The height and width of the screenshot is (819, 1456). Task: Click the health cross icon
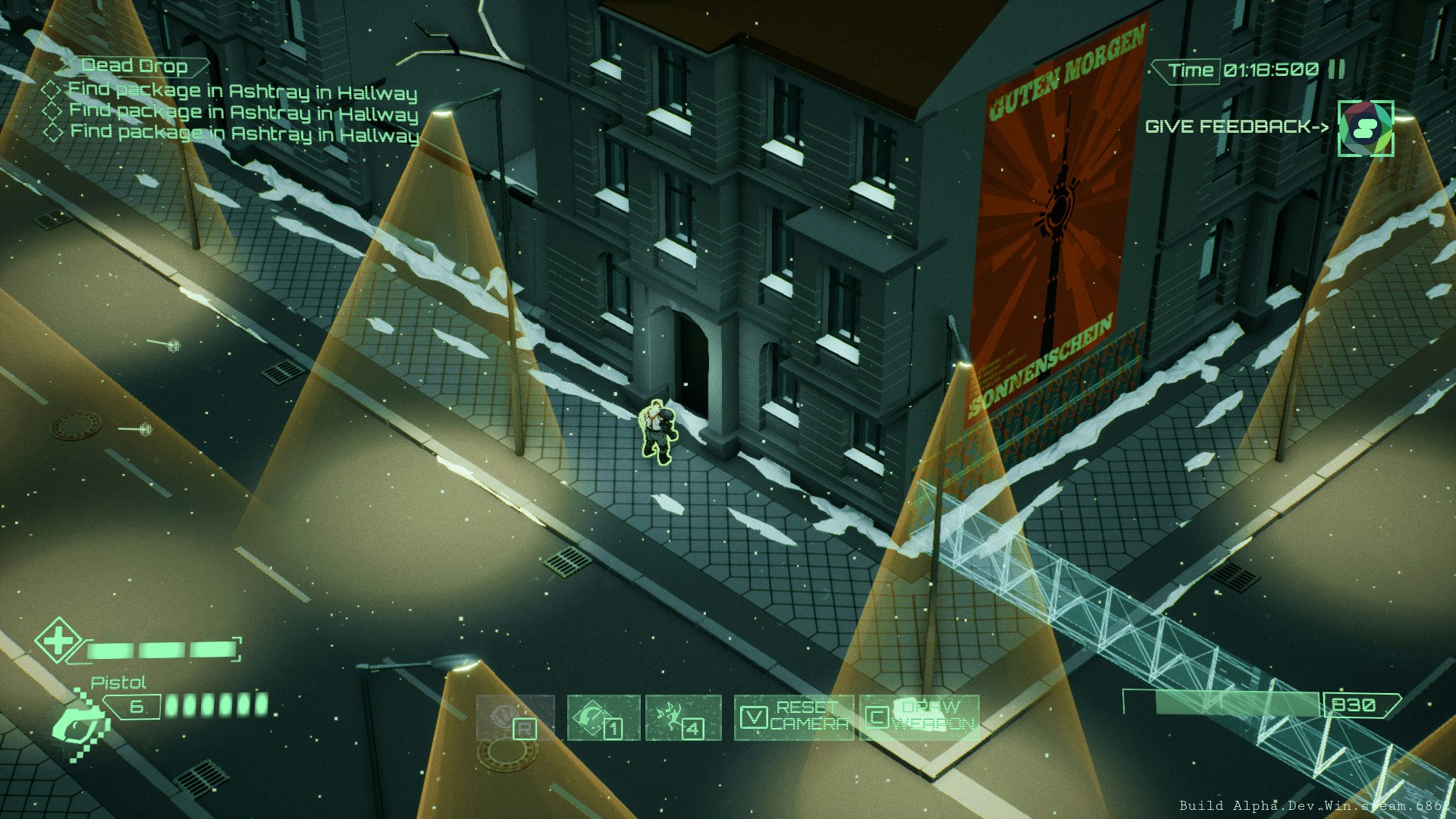59,642
